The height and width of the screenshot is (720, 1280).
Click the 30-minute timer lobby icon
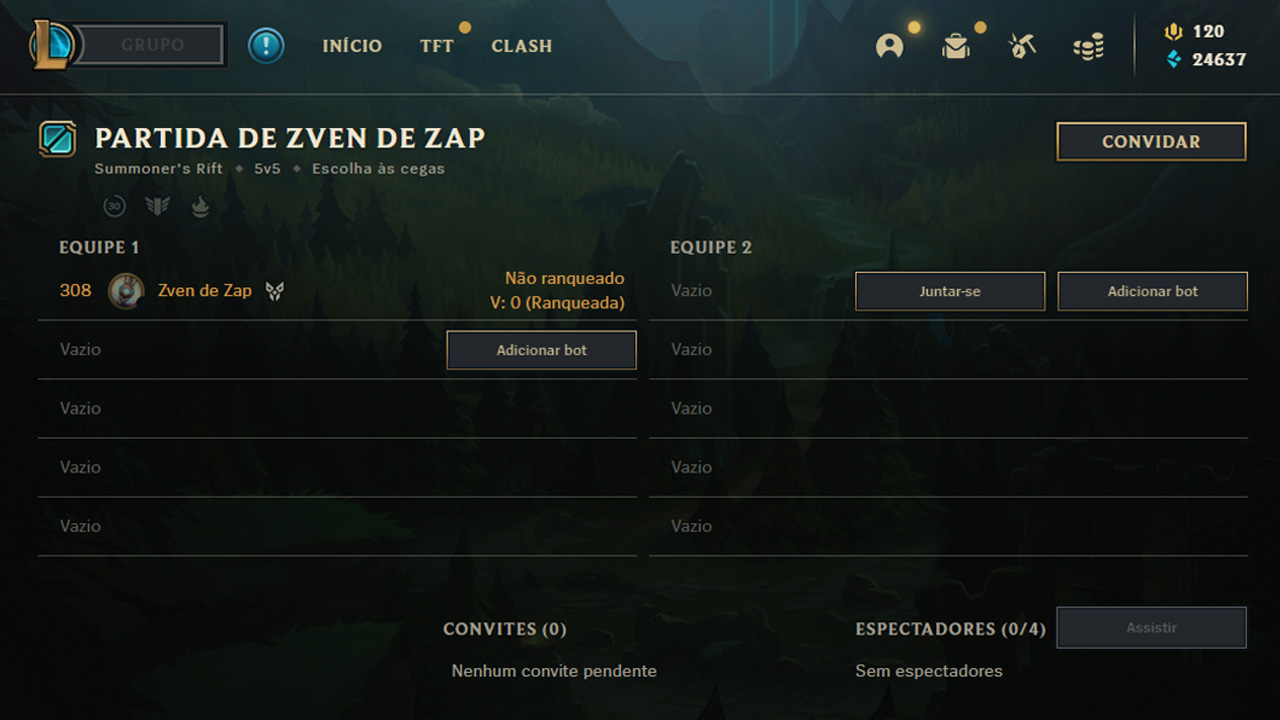pos(114,206)
